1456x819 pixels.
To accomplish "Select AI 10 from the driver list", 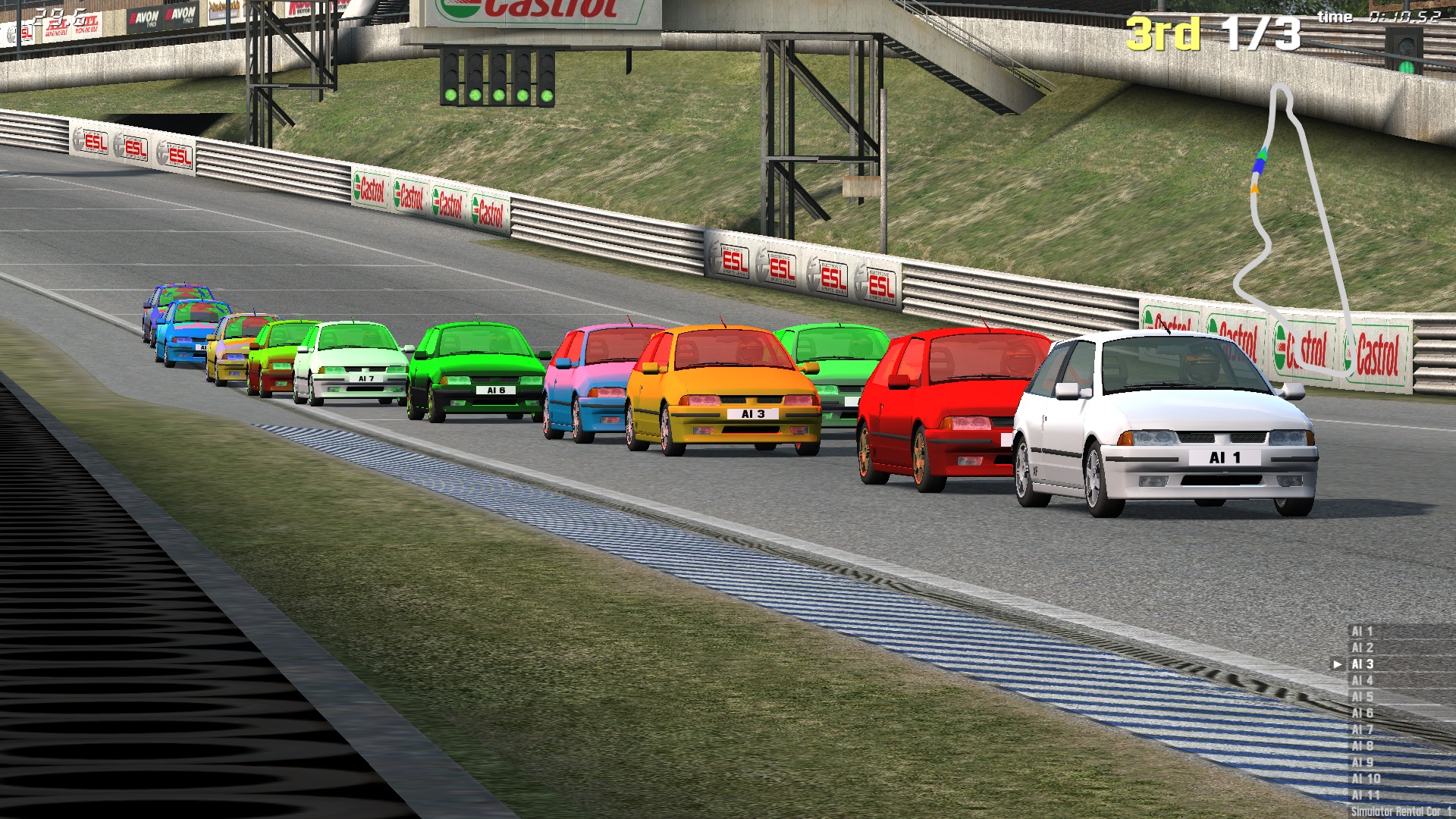I will [x=1366, y=779].
